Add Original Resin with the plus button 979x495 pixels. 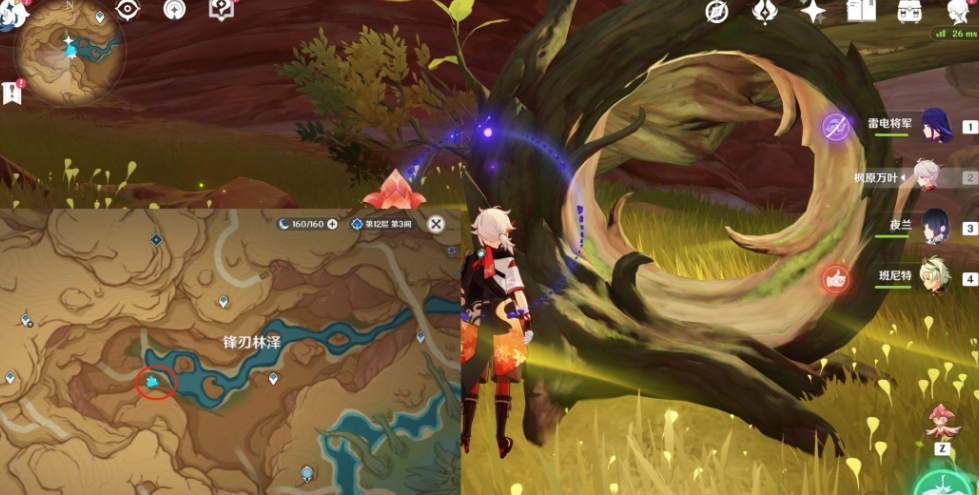pyautogui.click(x=332, y=224)
